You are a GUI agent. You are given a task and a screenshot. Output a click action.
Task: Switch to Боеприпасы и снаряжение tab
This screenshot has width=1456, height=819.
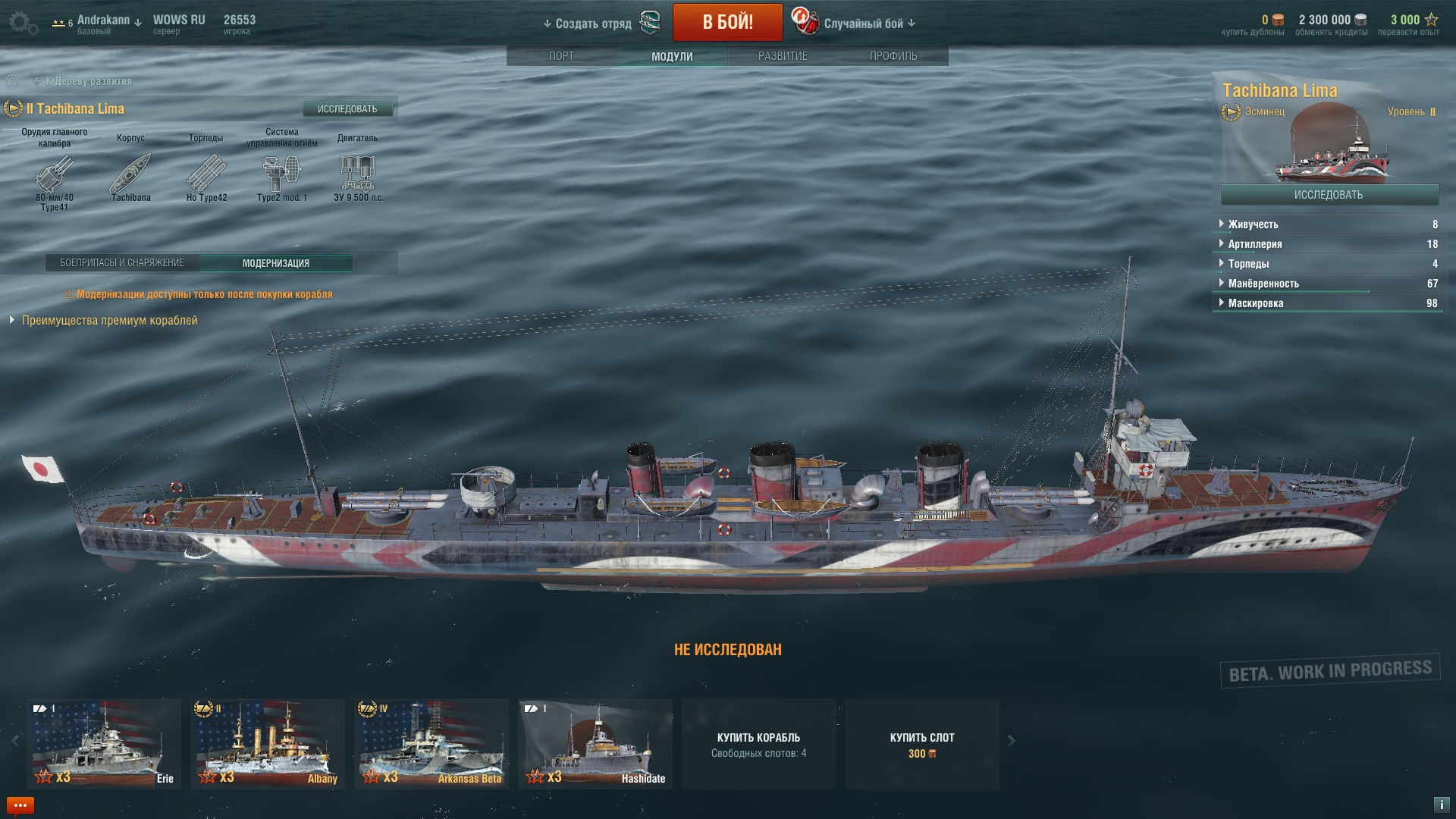pos(122,263)
